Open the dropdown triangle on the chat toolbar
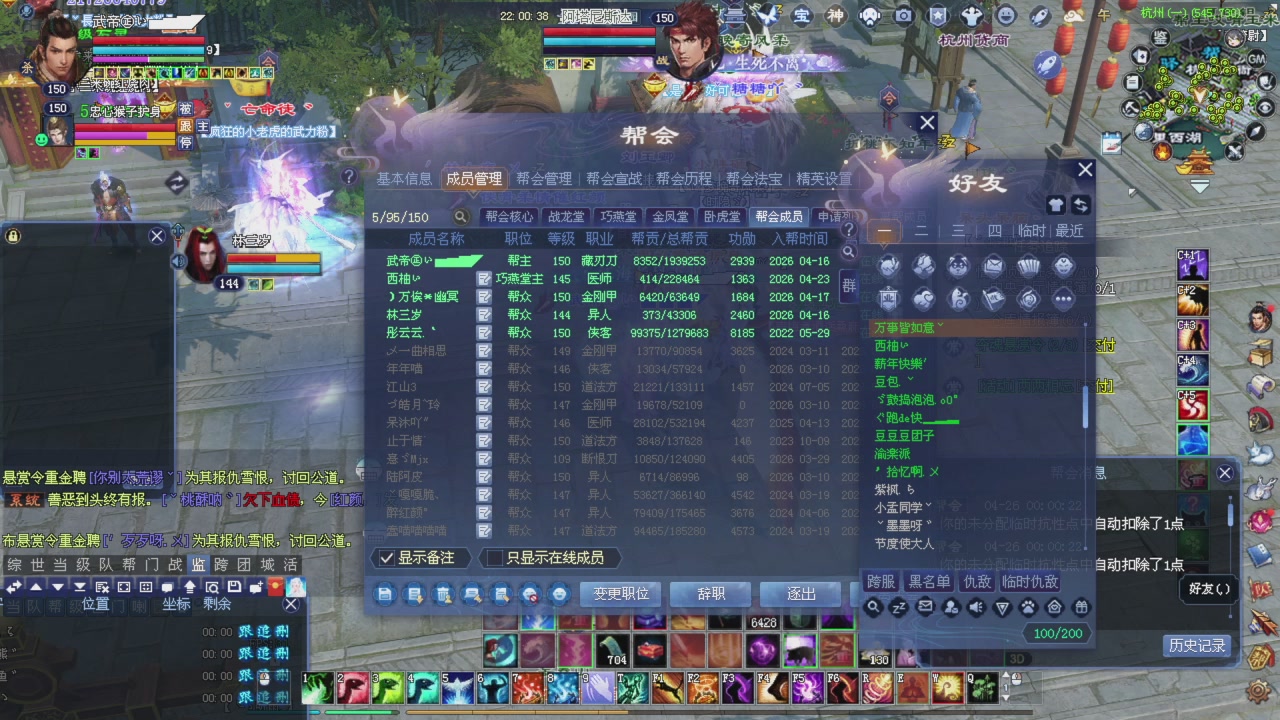 [59, 587]
